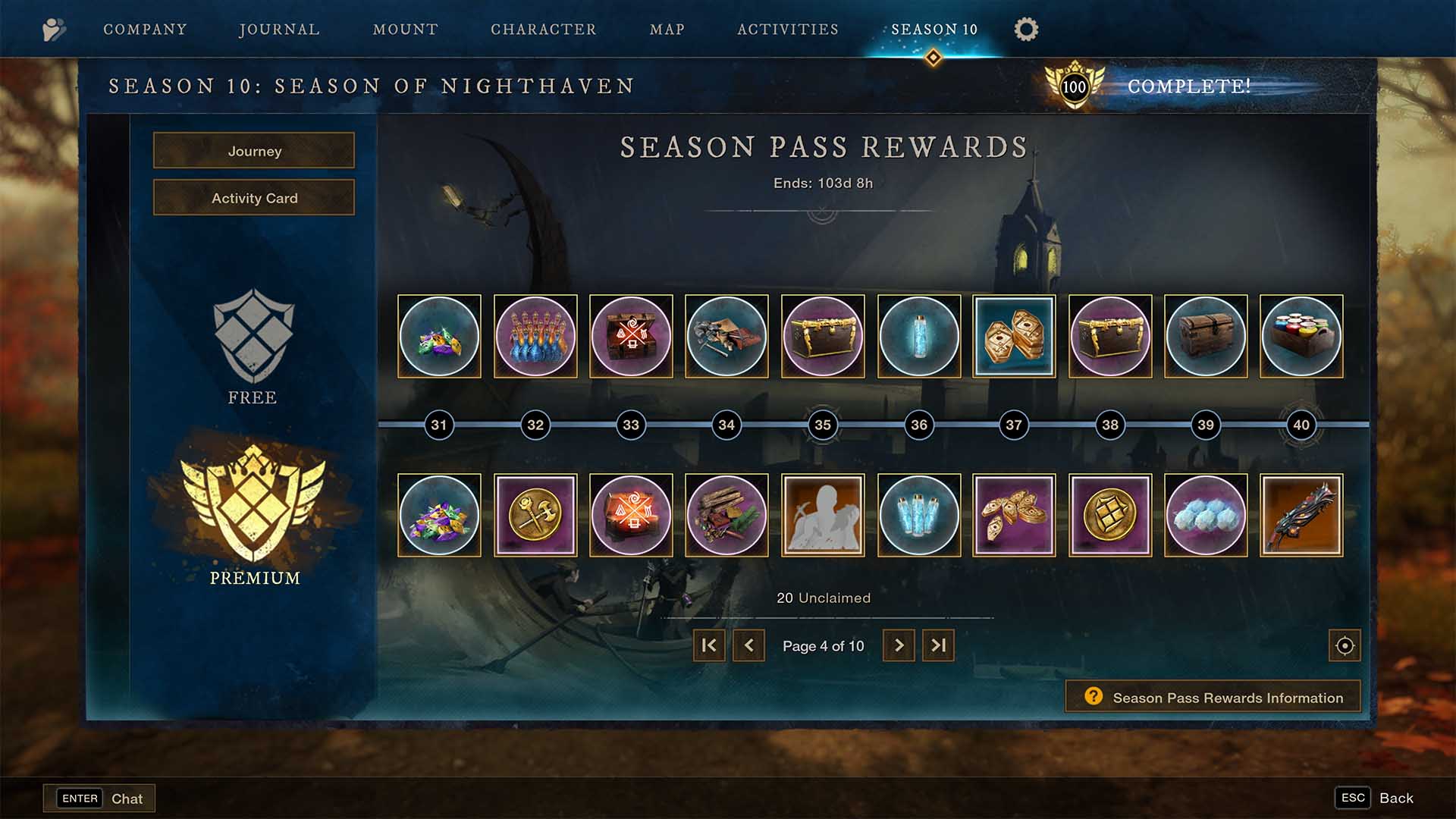Select the crafting materials reward at level 34
Screen dimensions: 1456x819
726,336
